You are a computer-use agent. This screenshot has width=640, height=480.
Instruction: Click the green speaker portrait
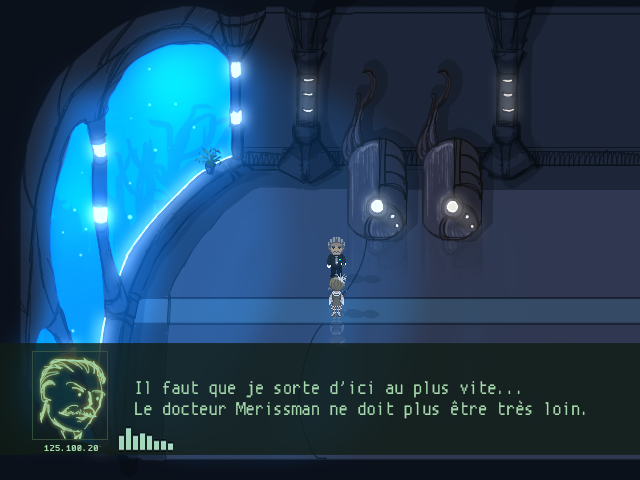point(70,395)
